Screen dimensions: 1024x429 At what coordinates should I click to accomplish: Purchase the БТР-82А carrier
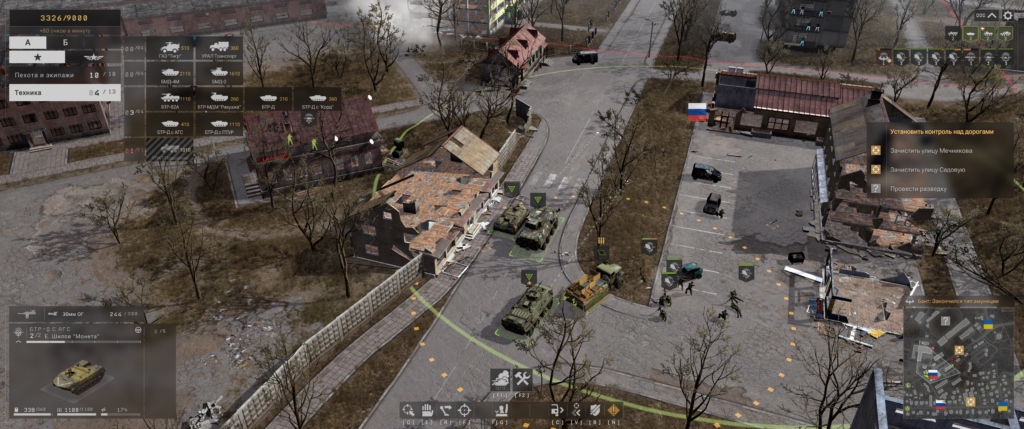click(170, 99)
